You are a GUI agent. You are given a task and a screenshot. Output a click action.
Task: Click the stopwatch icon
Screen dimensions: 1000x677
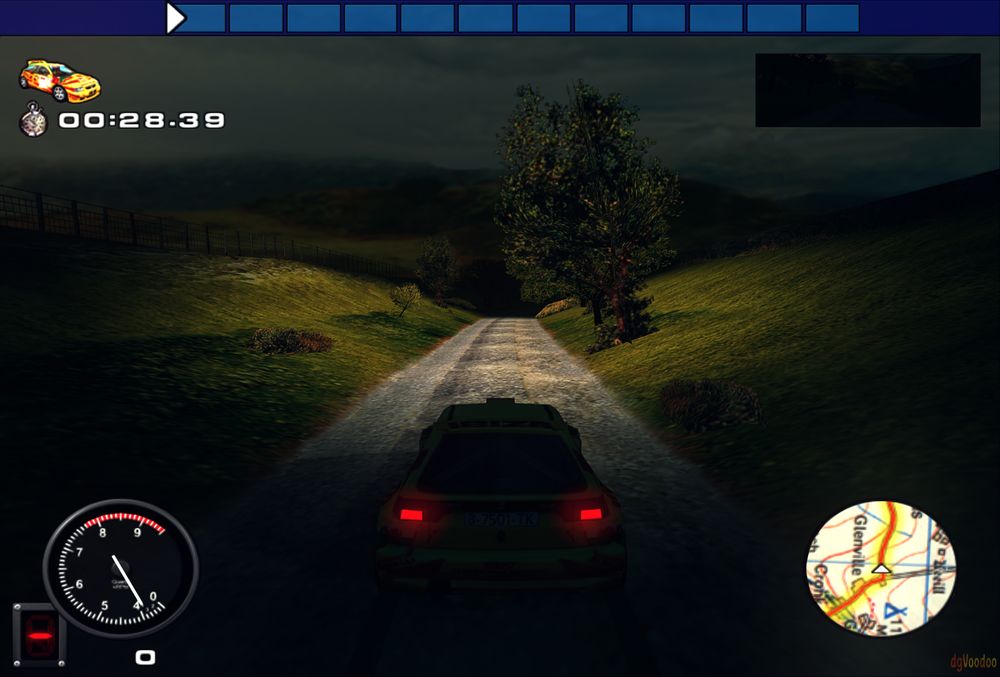[x=33, y=121]
